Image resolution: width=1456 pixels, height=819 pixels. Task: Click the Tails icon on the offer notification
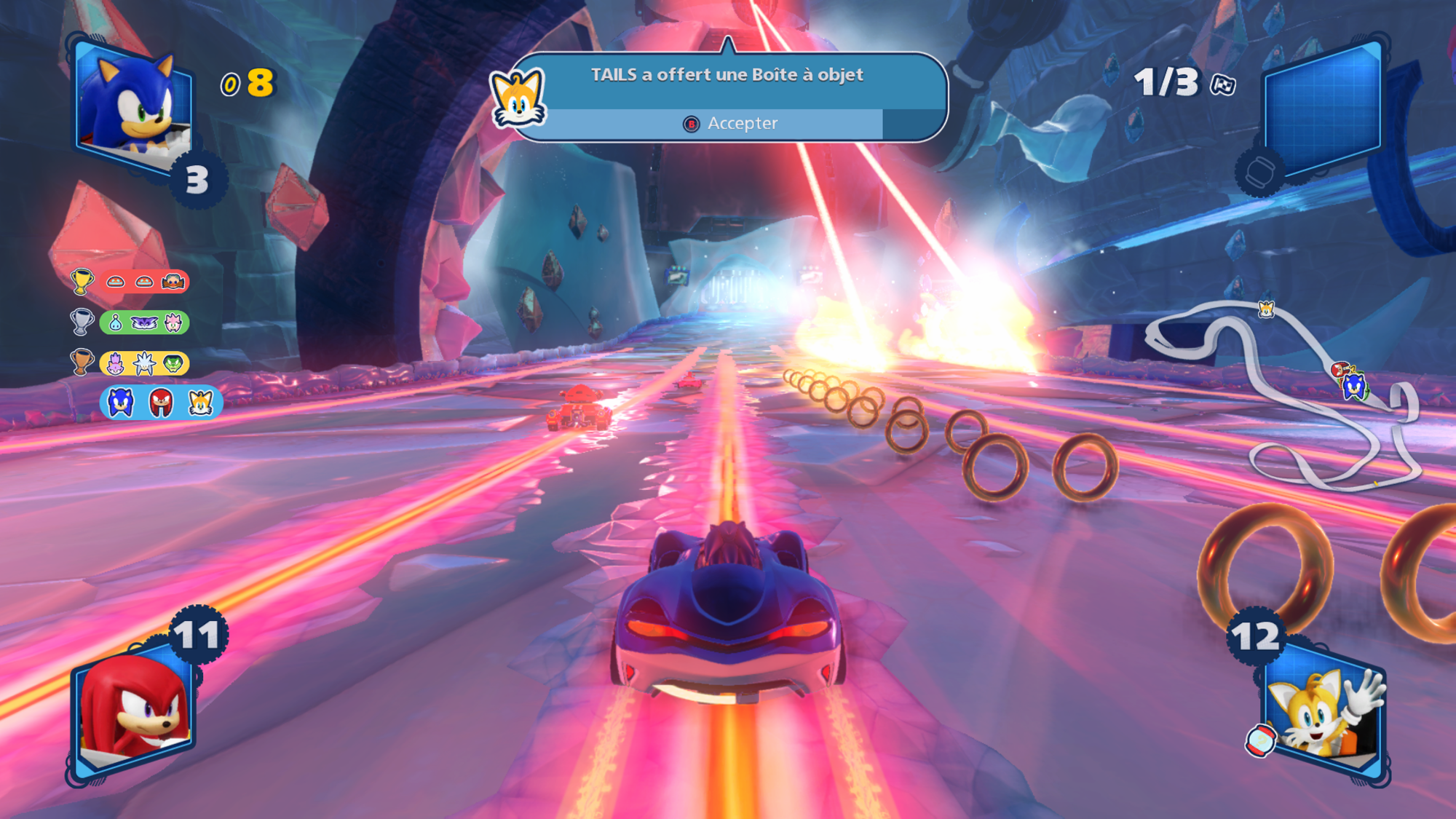[518, 98]
